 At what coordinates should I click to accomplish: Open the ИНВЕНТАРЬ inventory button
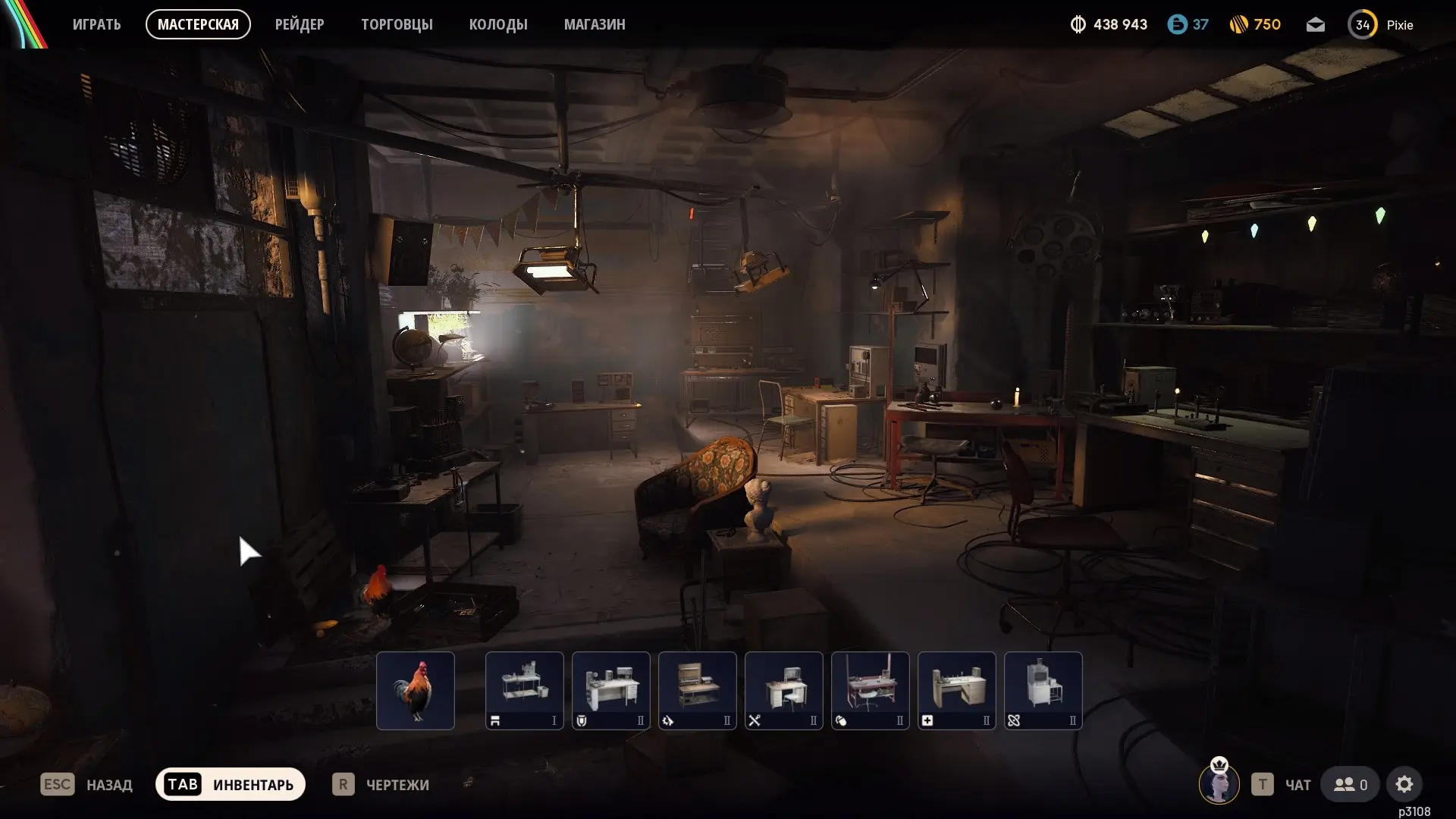pyautogui.click(x=231, y=784)
